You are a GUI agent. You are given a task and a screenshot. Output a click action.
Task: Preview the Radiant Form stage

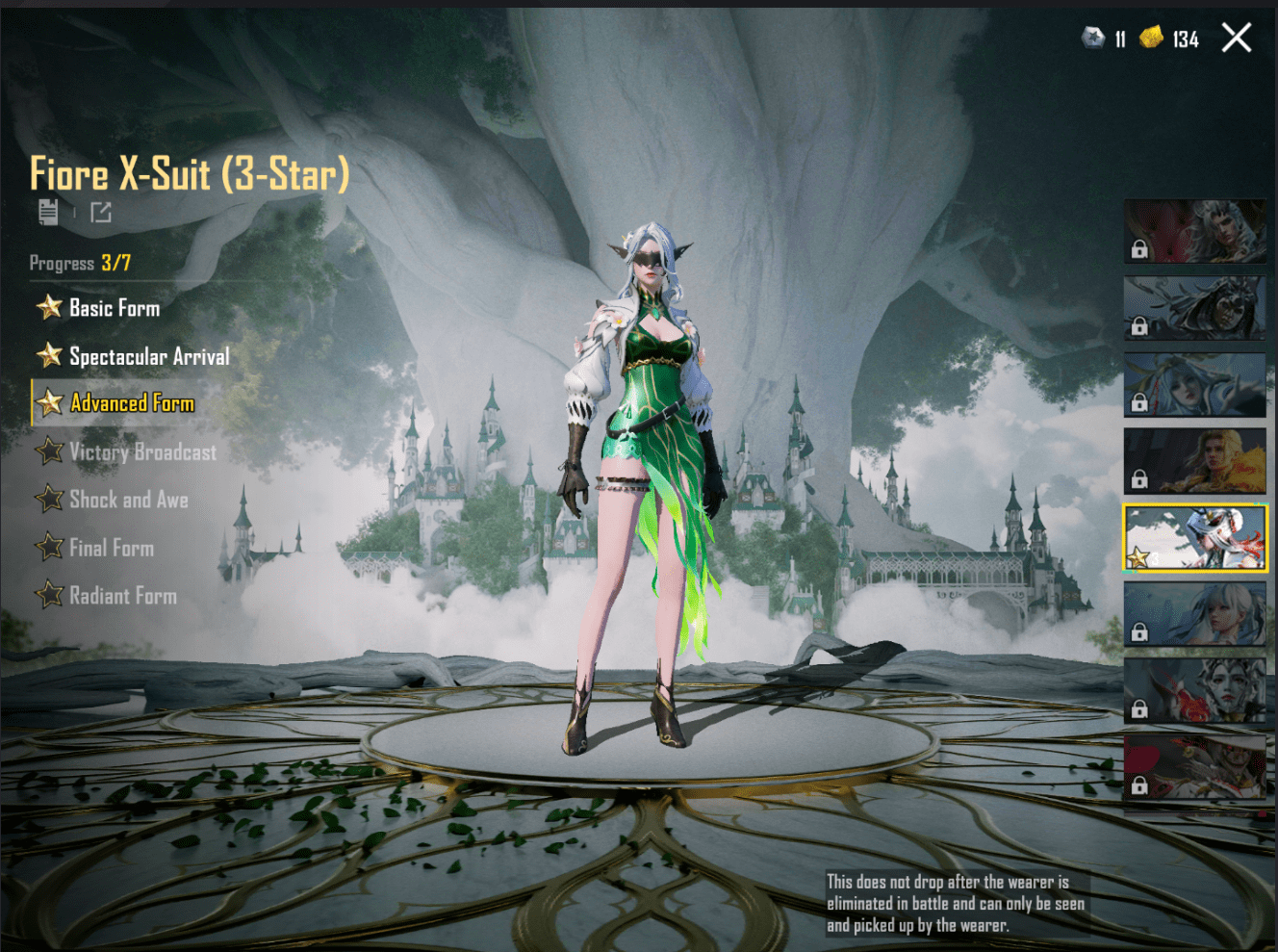[x=122, y=596]
